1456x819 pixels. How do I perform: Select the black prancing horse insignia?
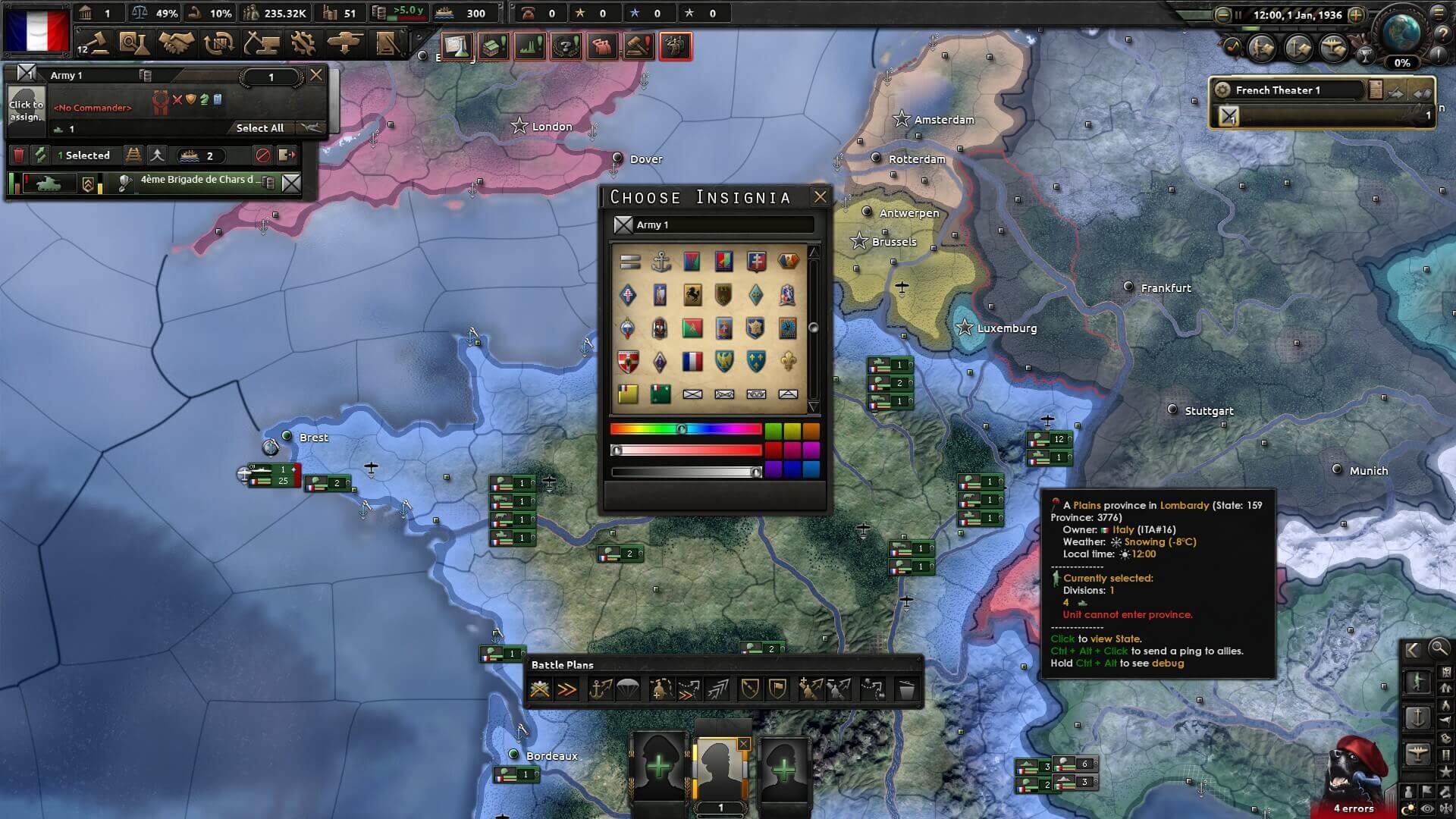pyautogui.click(x=692, y=295)
